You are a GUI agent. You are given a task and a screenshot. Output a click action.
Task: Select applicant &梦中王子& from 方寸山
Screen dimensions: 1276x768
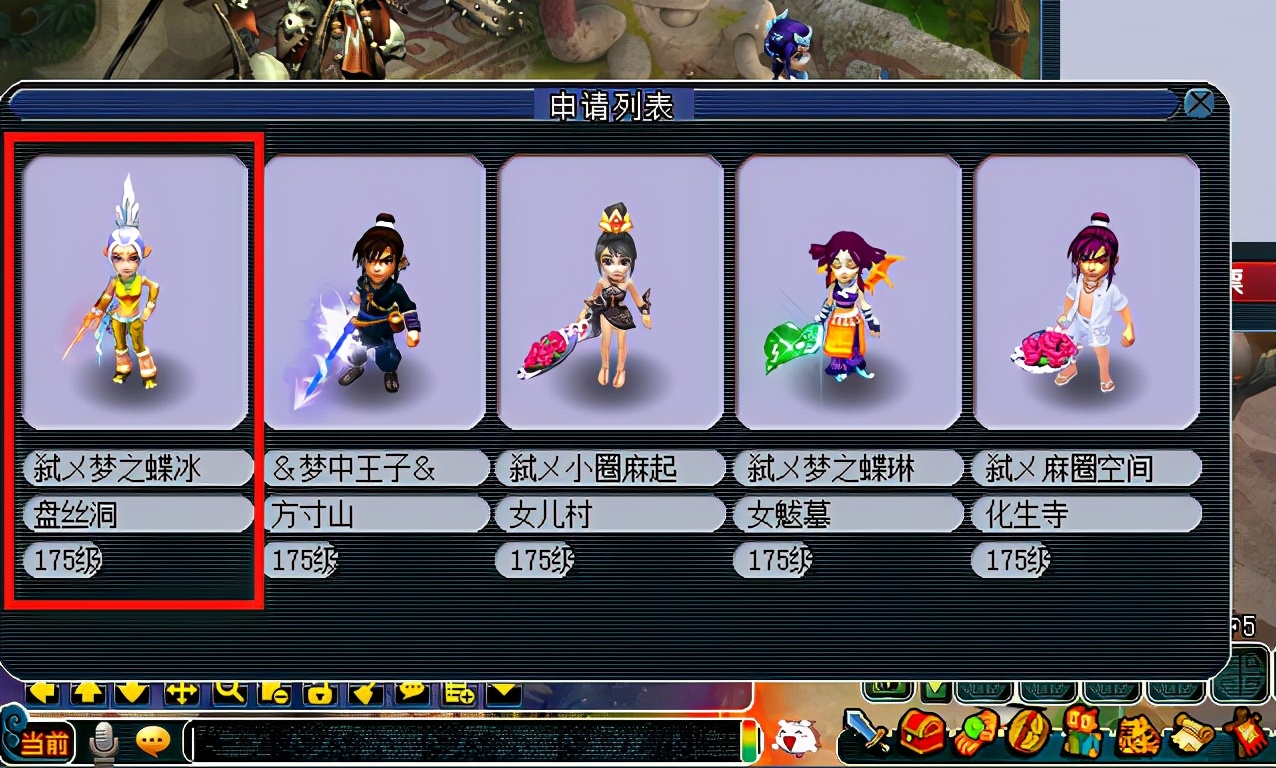pos(374,292)
